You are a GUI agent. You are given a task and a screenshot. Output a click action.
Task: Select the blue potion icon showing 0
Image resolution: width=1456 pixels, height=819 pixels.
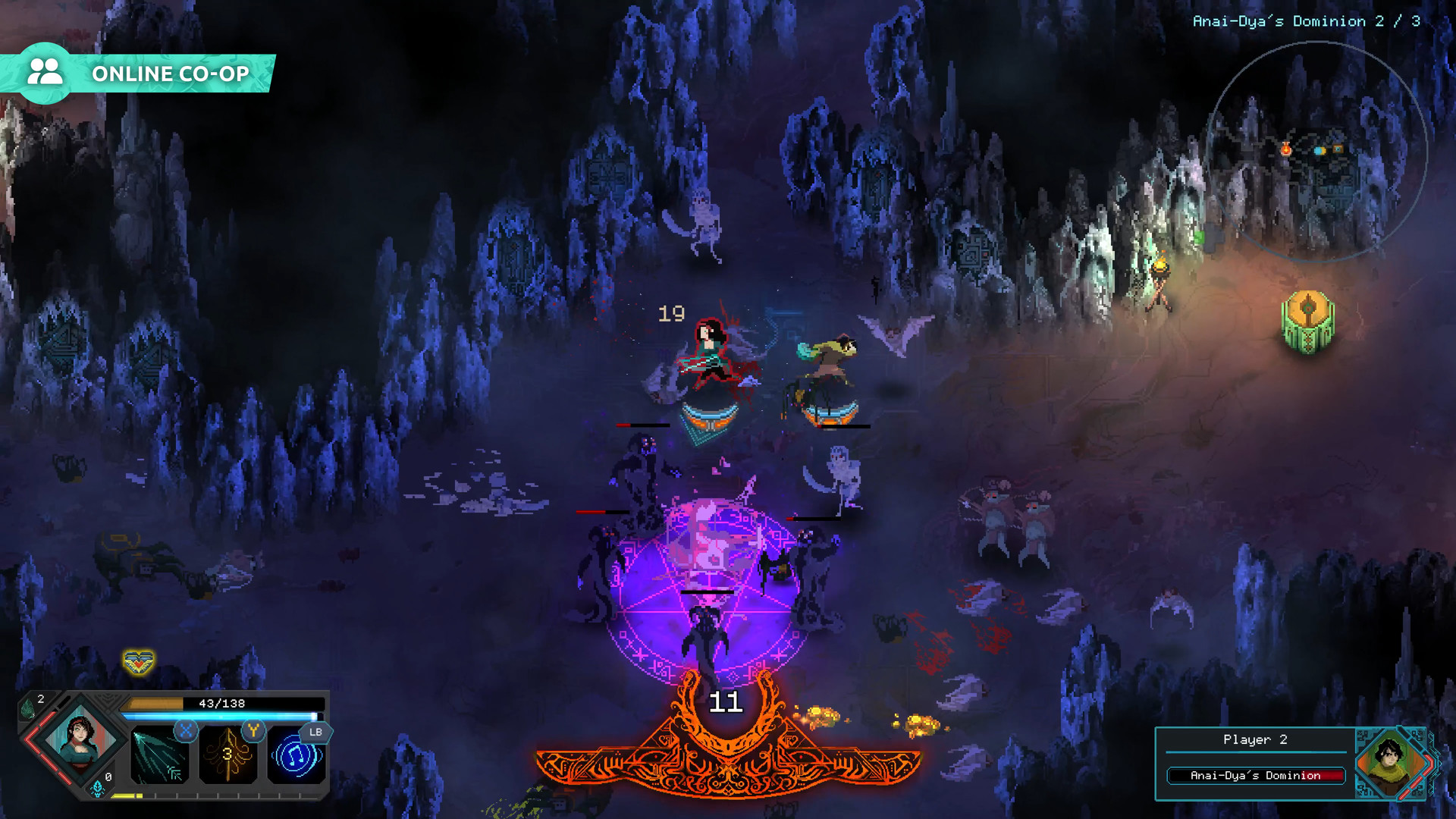(96, 789)
